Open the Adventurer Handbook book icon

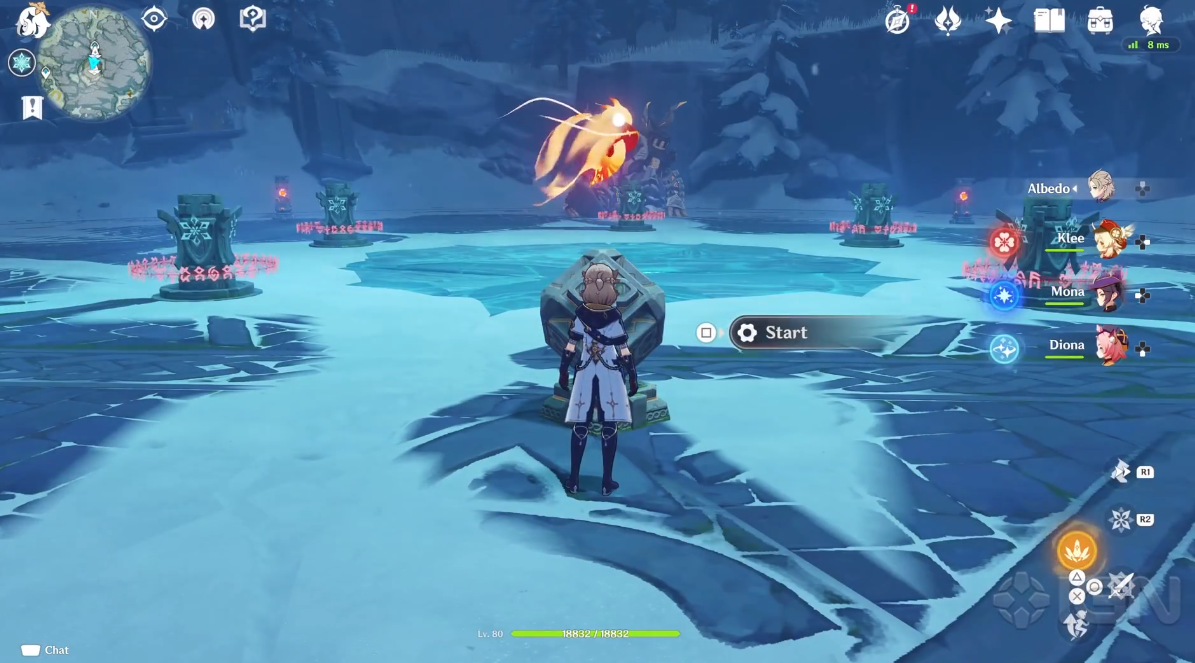(1049, 20)
